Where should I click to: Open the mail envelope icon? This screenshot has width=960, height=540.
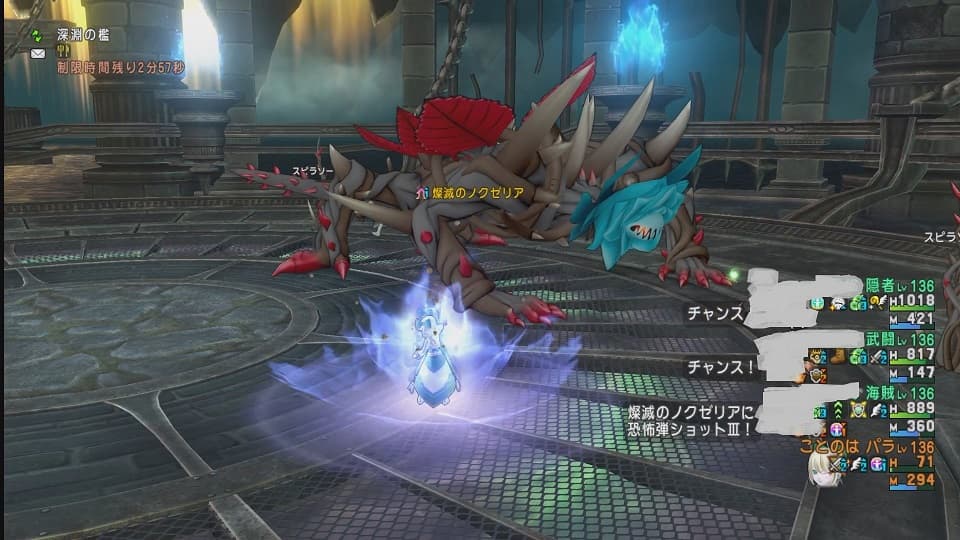pos(38,53)
